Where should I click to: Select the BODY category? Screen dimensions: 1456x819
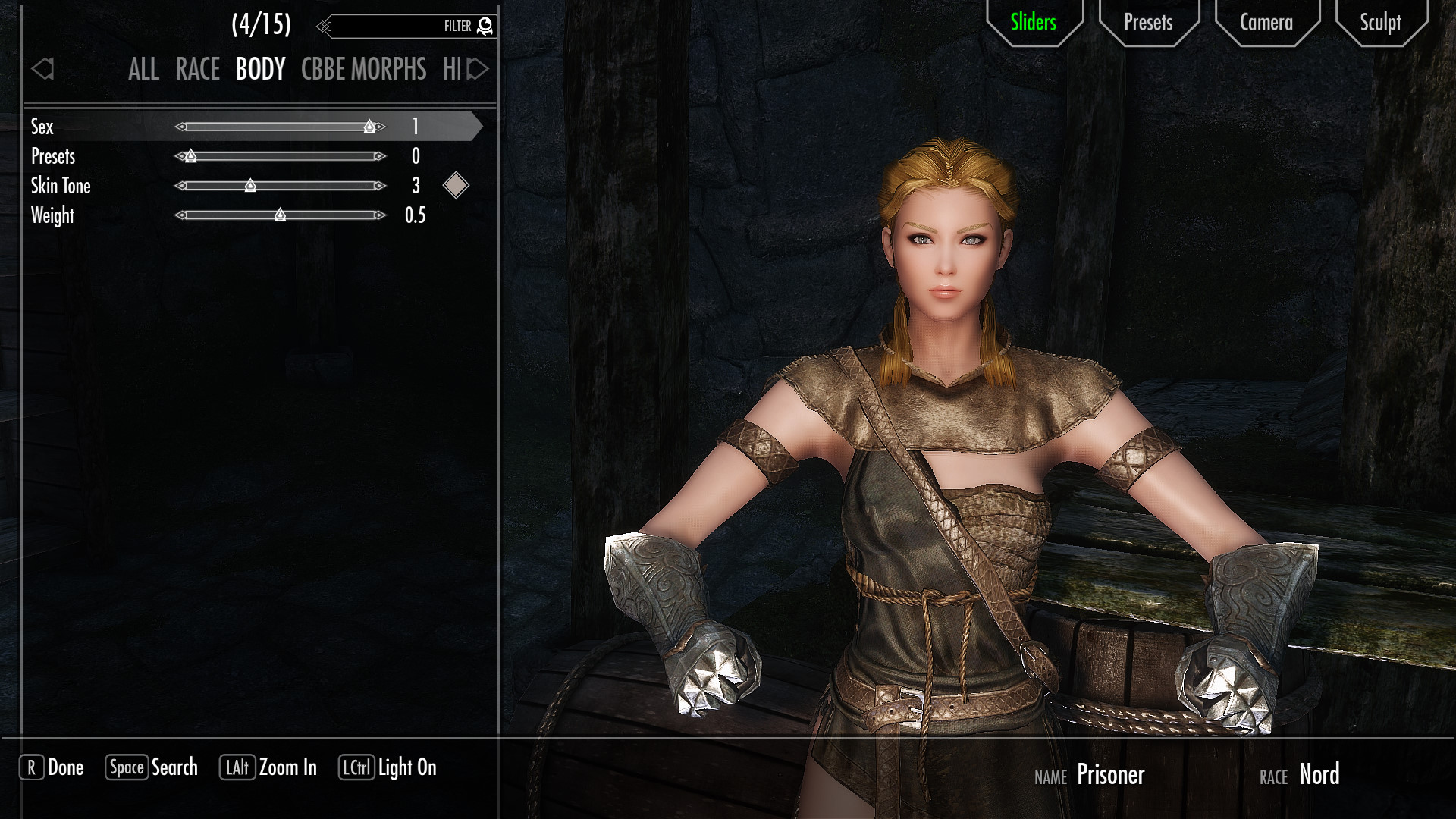[260, 70]
